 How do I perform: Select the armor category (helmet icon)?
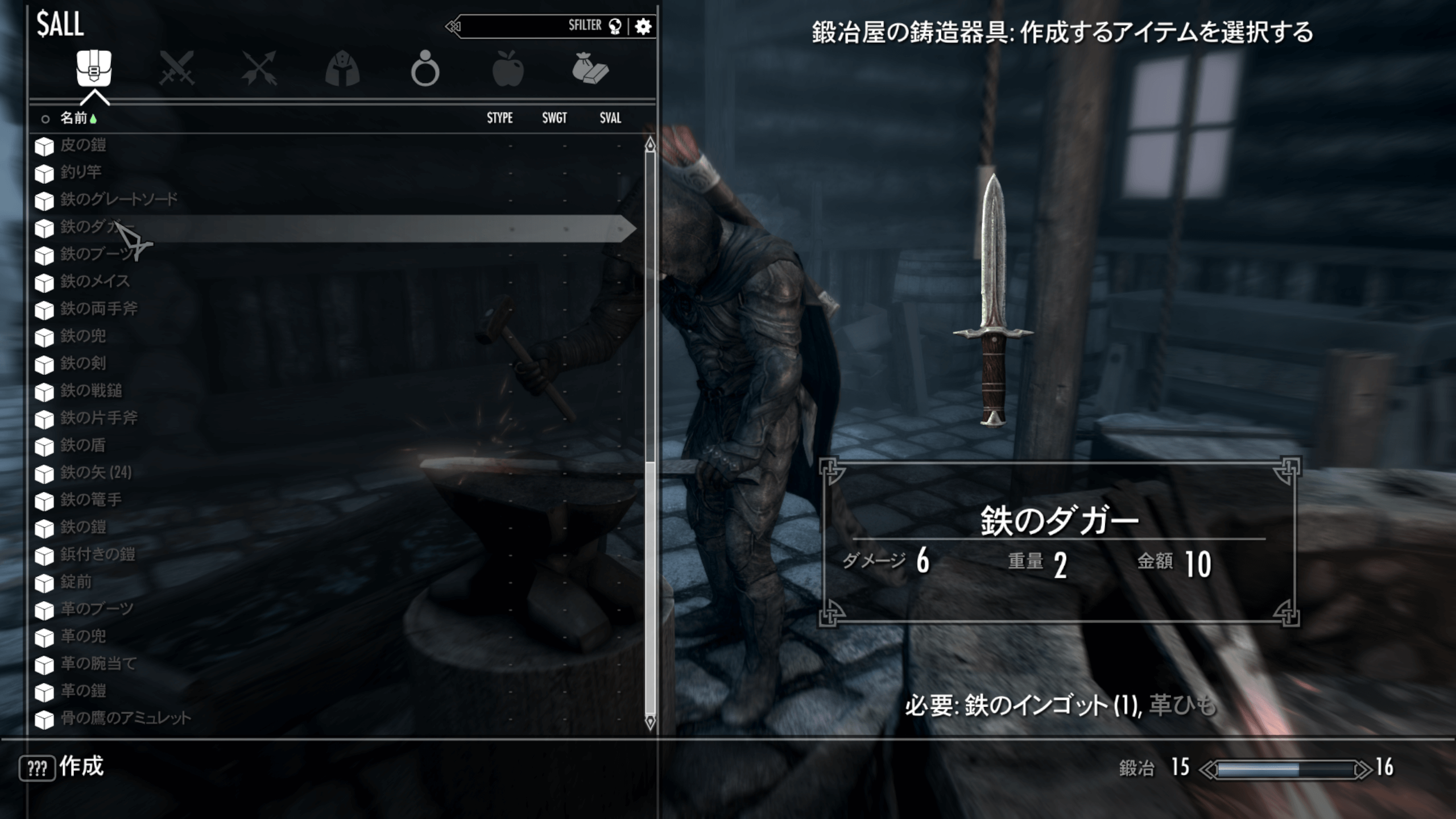point(344,68)
